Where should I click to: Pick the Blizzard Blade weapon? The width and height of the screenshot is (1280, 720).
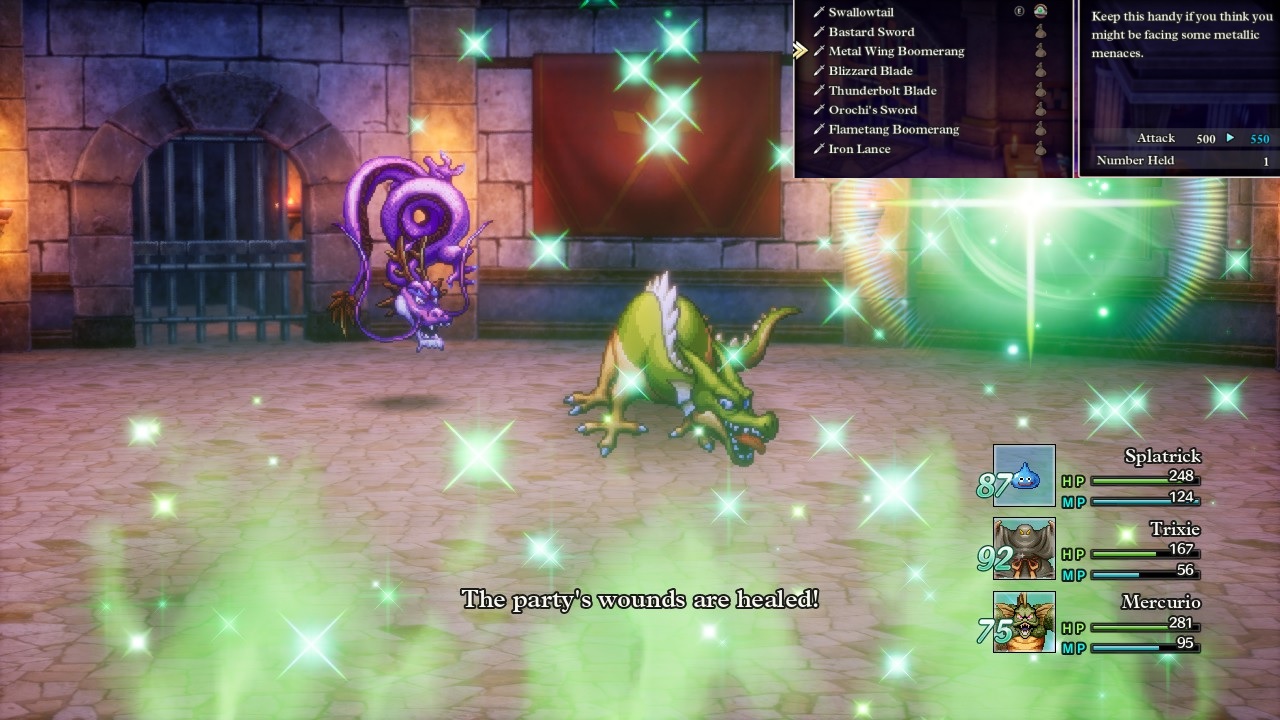870,71
